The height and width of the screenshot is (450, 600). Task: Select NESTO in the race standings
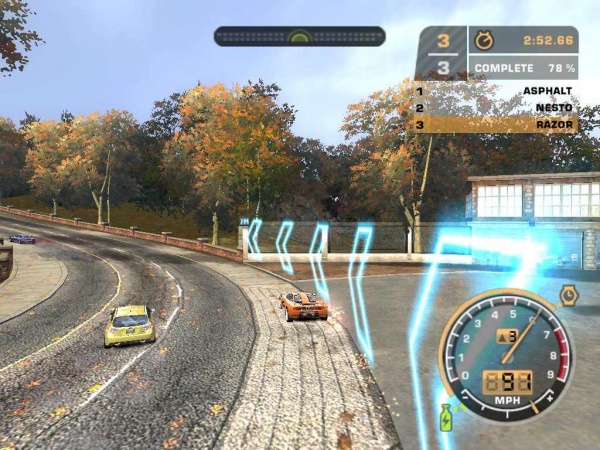click(556, 108)
